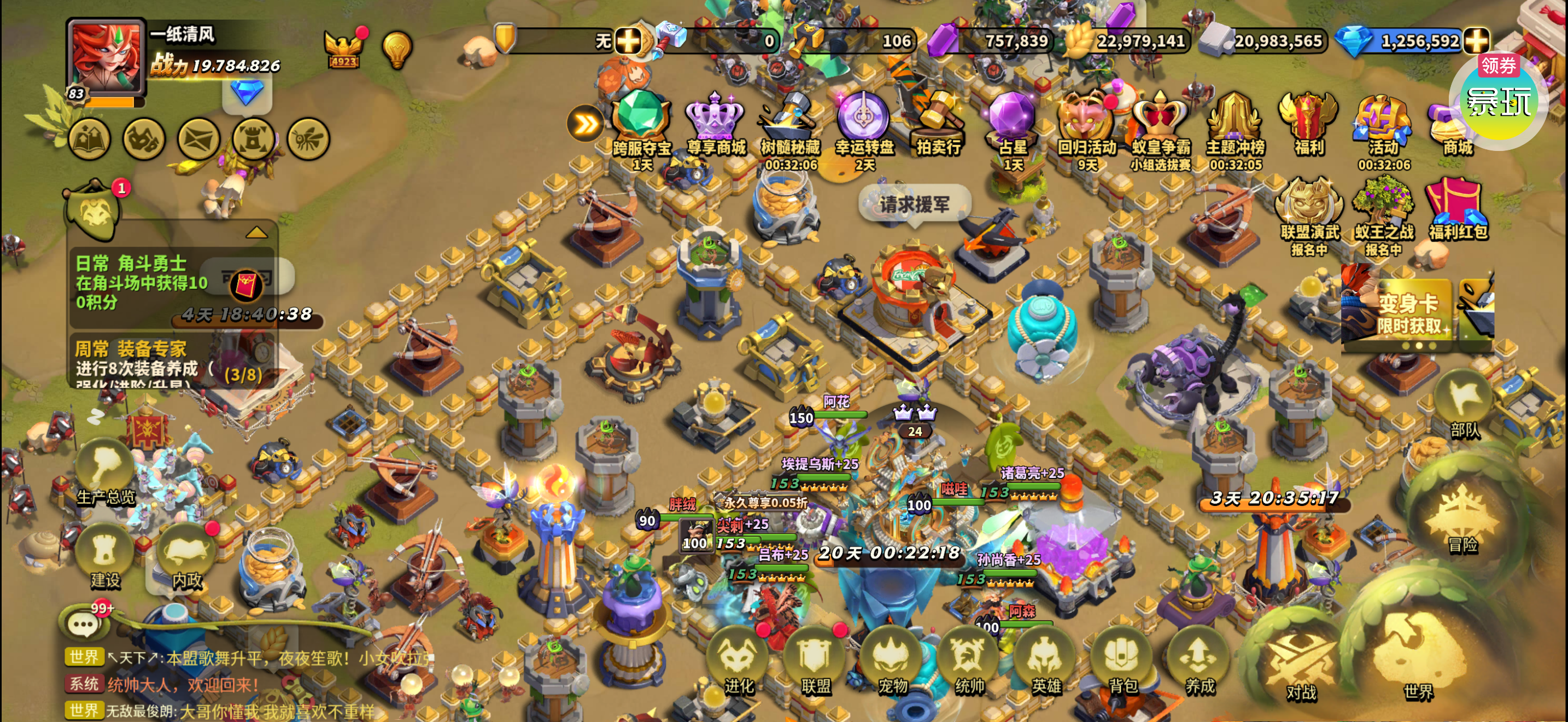
Task: Enter the 对战 battle mode
Action: click(1301, 663)
